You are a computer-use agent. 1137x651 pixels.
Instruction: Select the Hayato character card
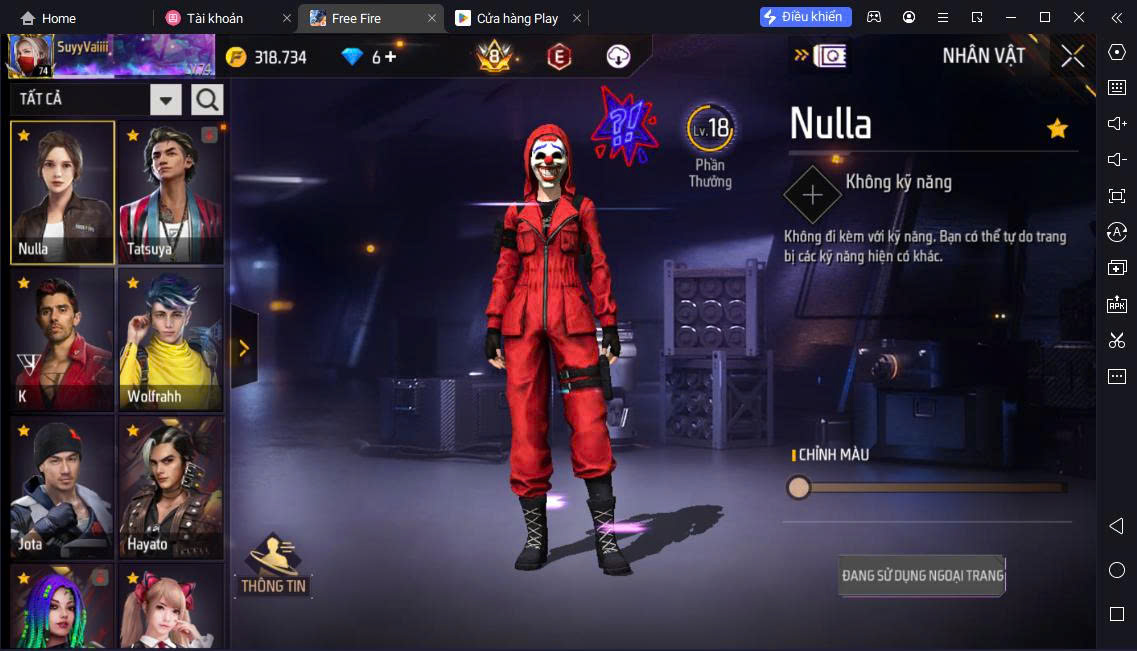170,487
